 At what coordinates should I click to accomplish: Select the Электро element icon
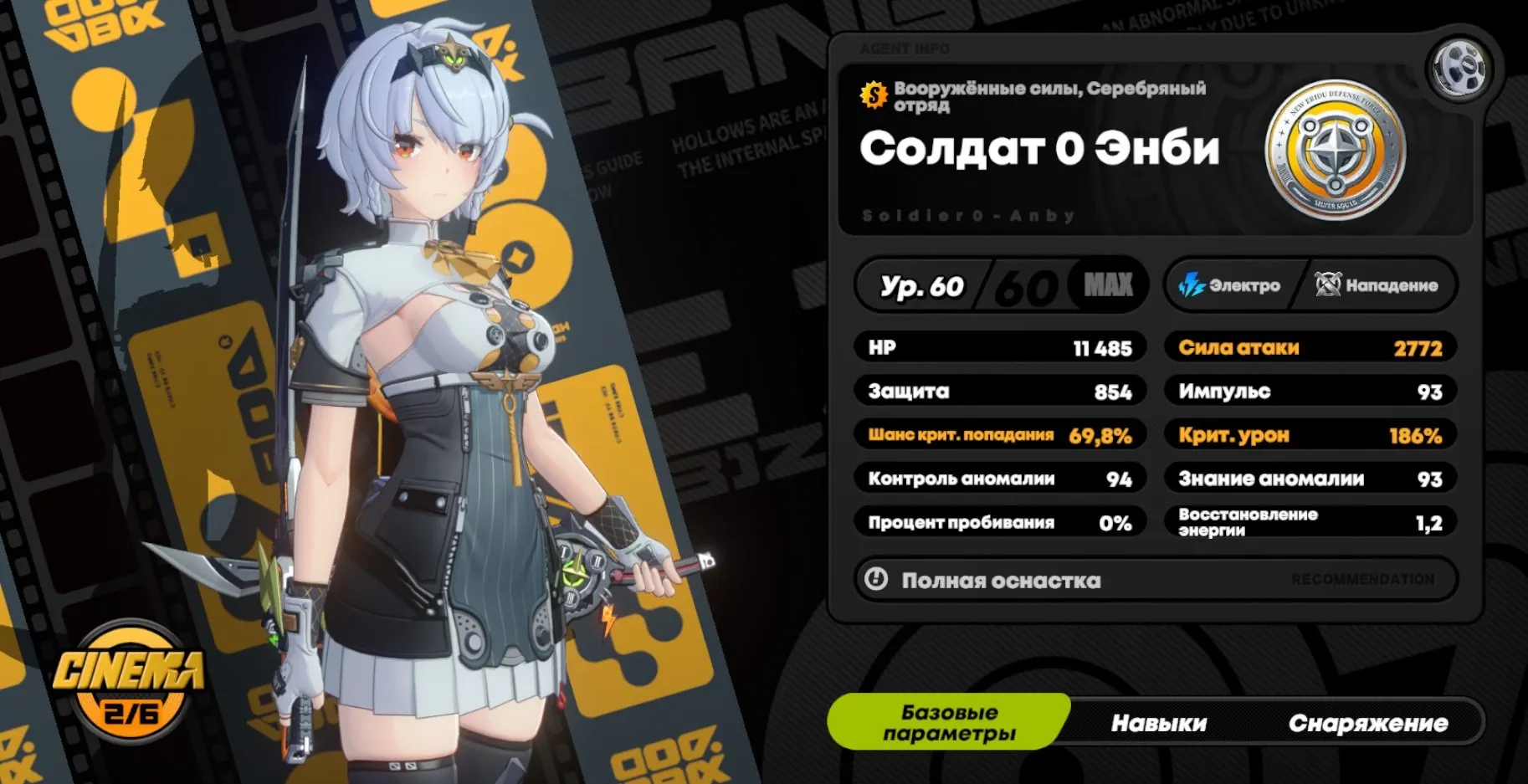pyautogui.click(x=1190, y=285)
